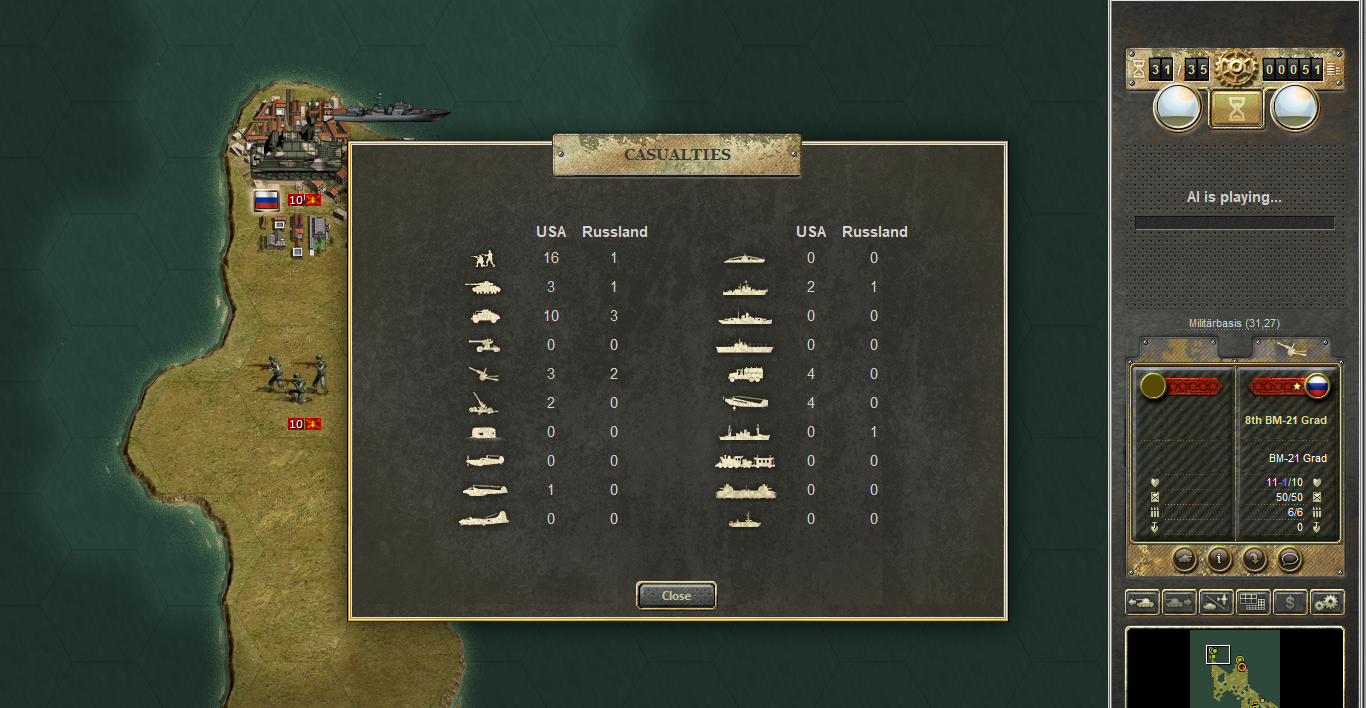1366x708 pixels.
Task: Open the settings gears button
Action: point(1327,602)
